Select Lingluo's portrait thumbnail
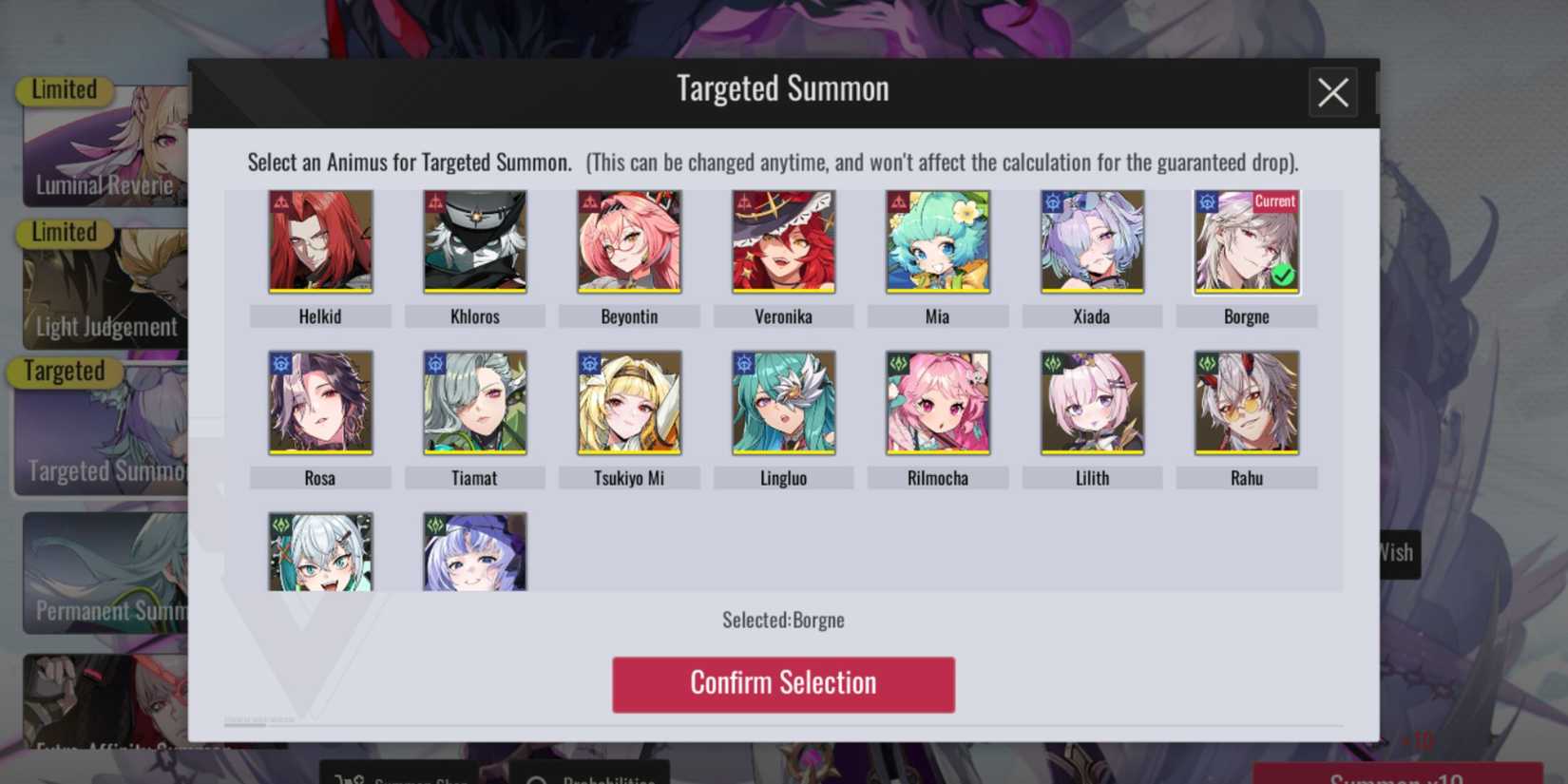This screenshot has width=1568, height=784. click(x=783, y=402)
